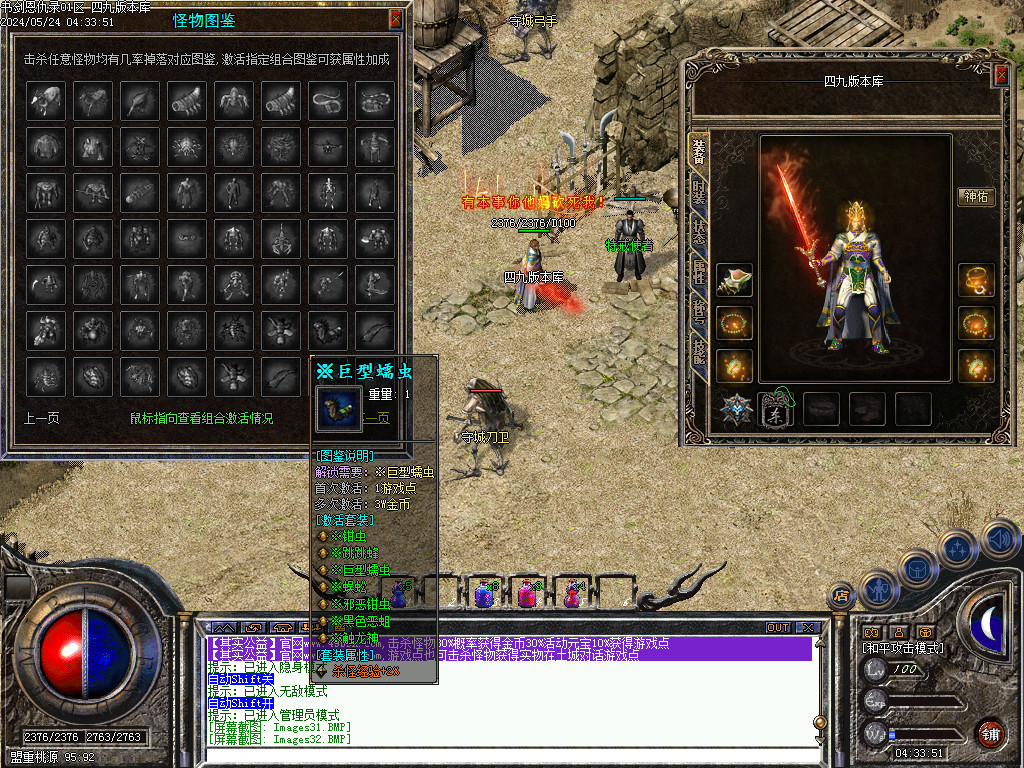Click the 神佑 button
Image resolution: width=1024 pixels, height=768 pixels.
(x=976, y=197)
